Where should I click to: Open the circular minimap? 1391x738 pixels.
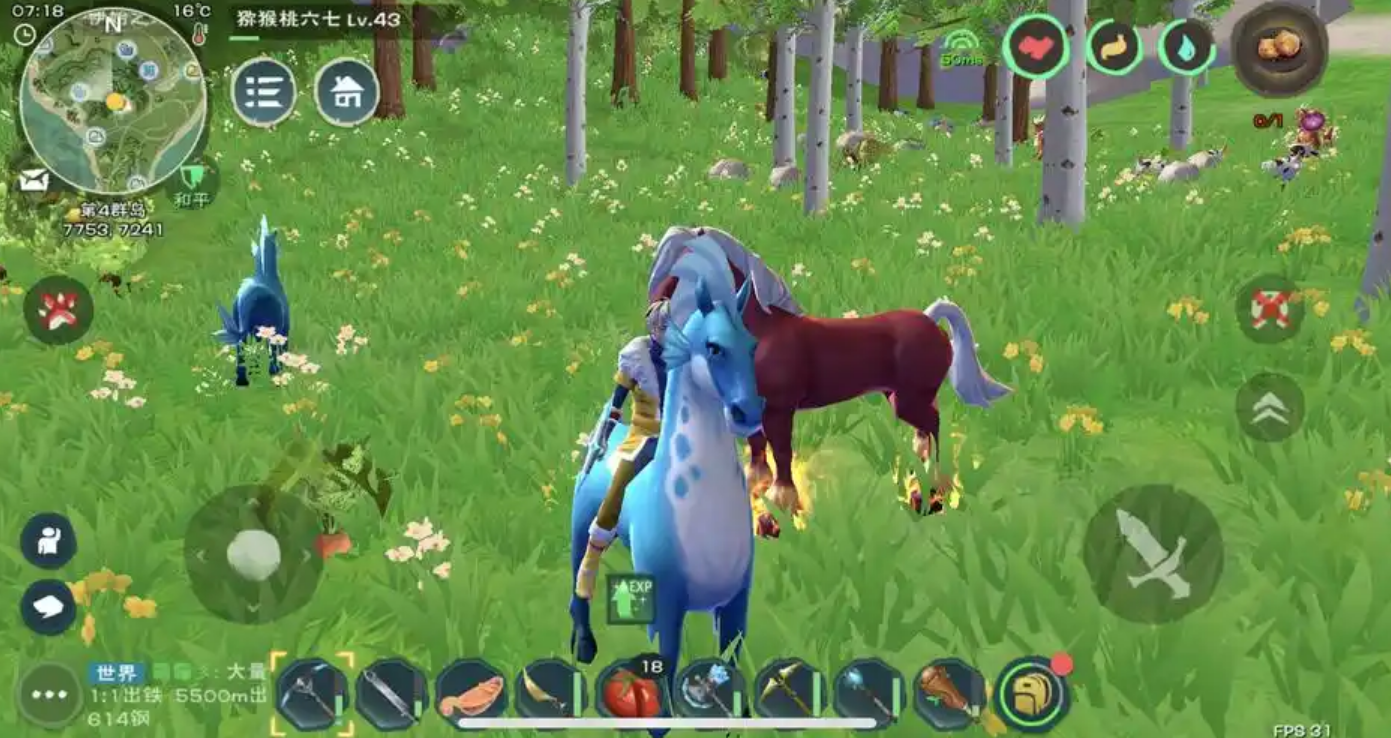coord(113,100)
